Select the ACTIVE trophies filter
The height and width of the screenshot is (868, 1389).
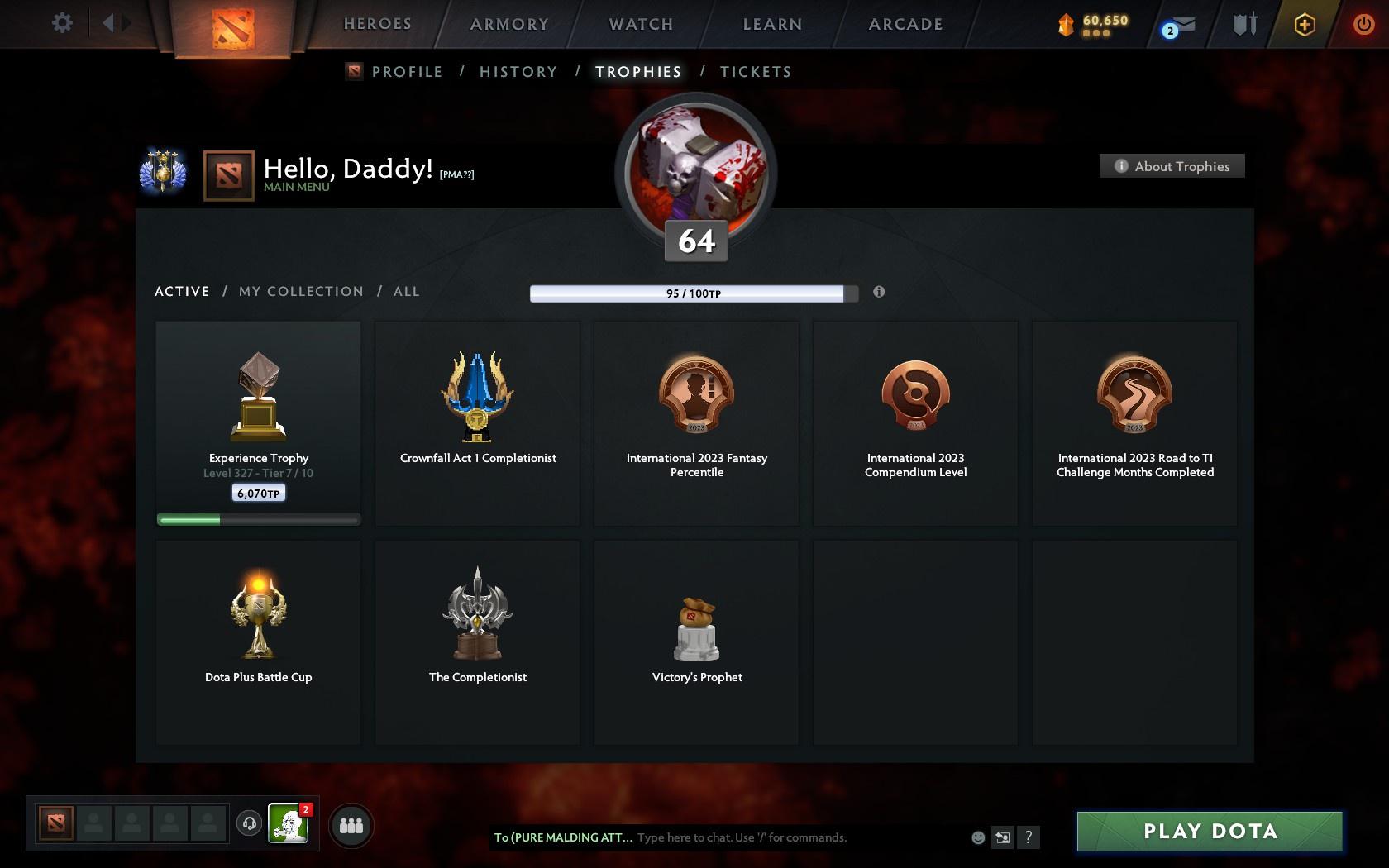[x=181, y=291]
